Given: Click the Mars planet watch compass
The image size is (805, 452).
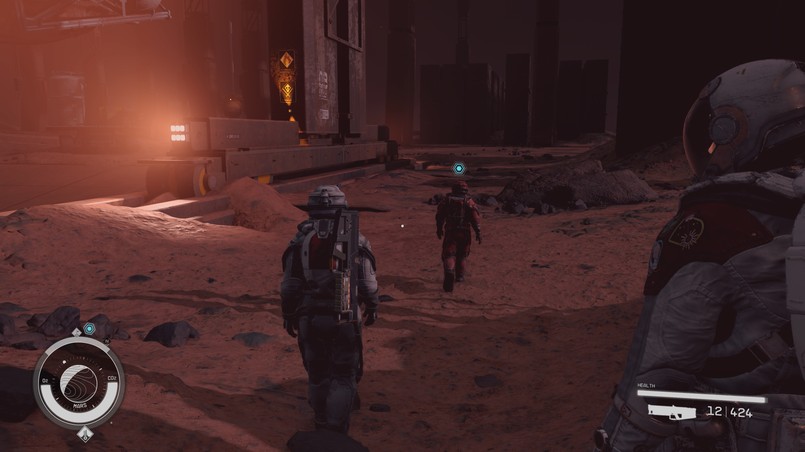Looking at the screenshot, I should (x=79, y=382).
